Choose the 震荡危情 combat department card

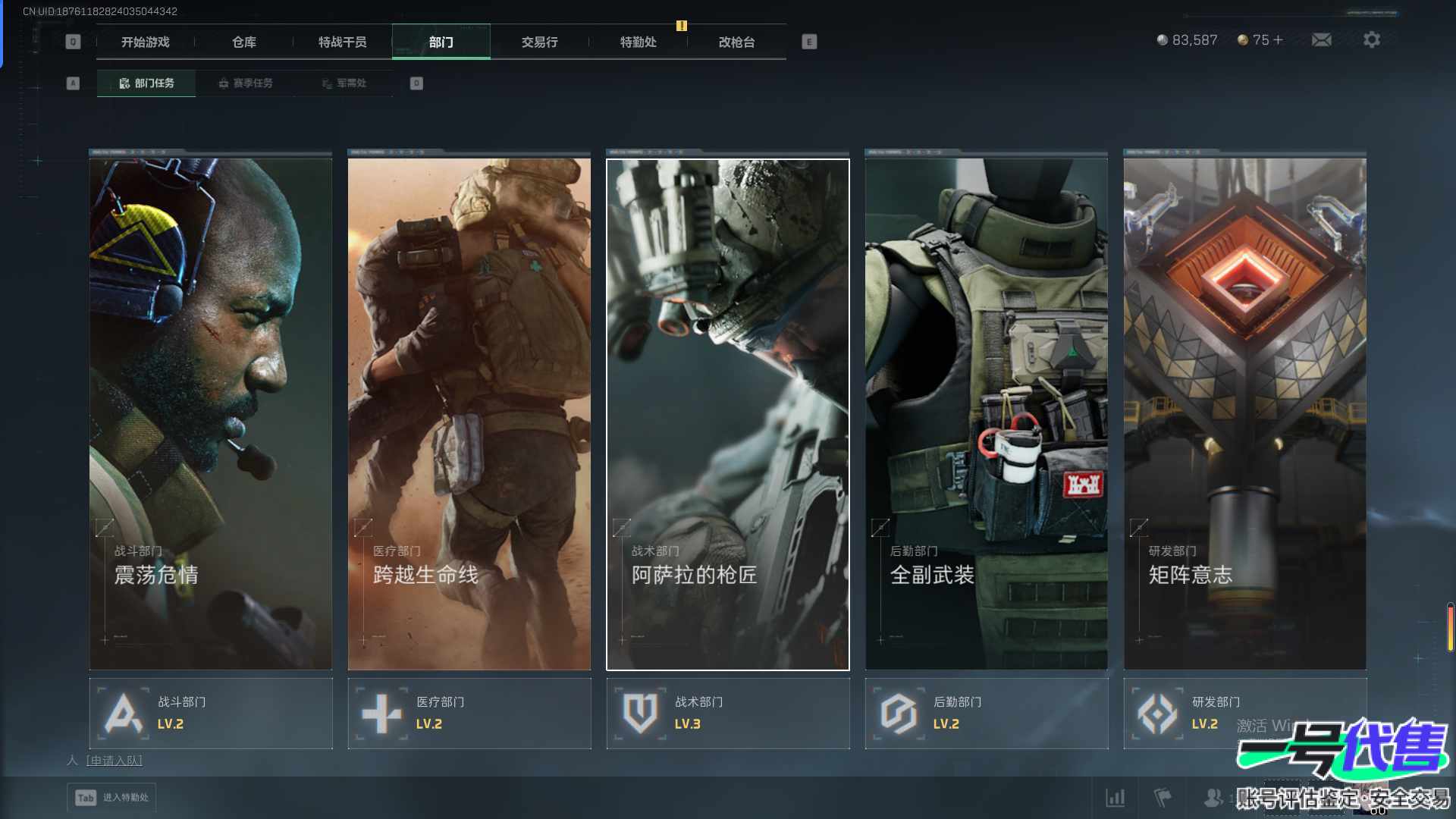[211, 413]
